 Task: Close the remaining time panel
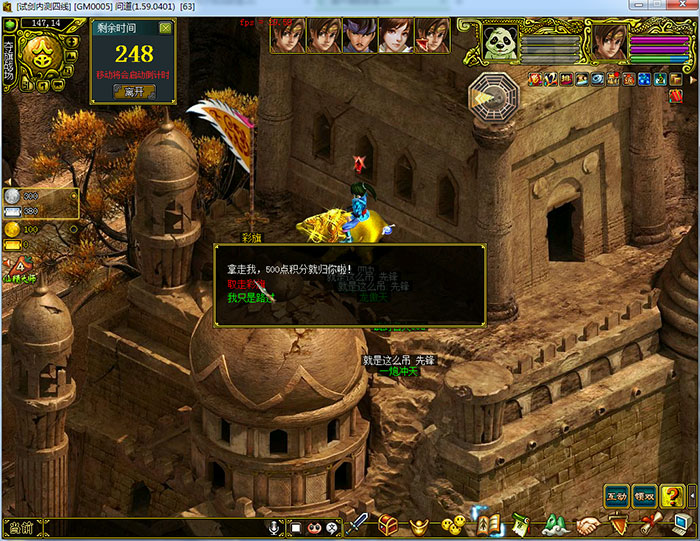pyautogui.click(x=165, y=28)
